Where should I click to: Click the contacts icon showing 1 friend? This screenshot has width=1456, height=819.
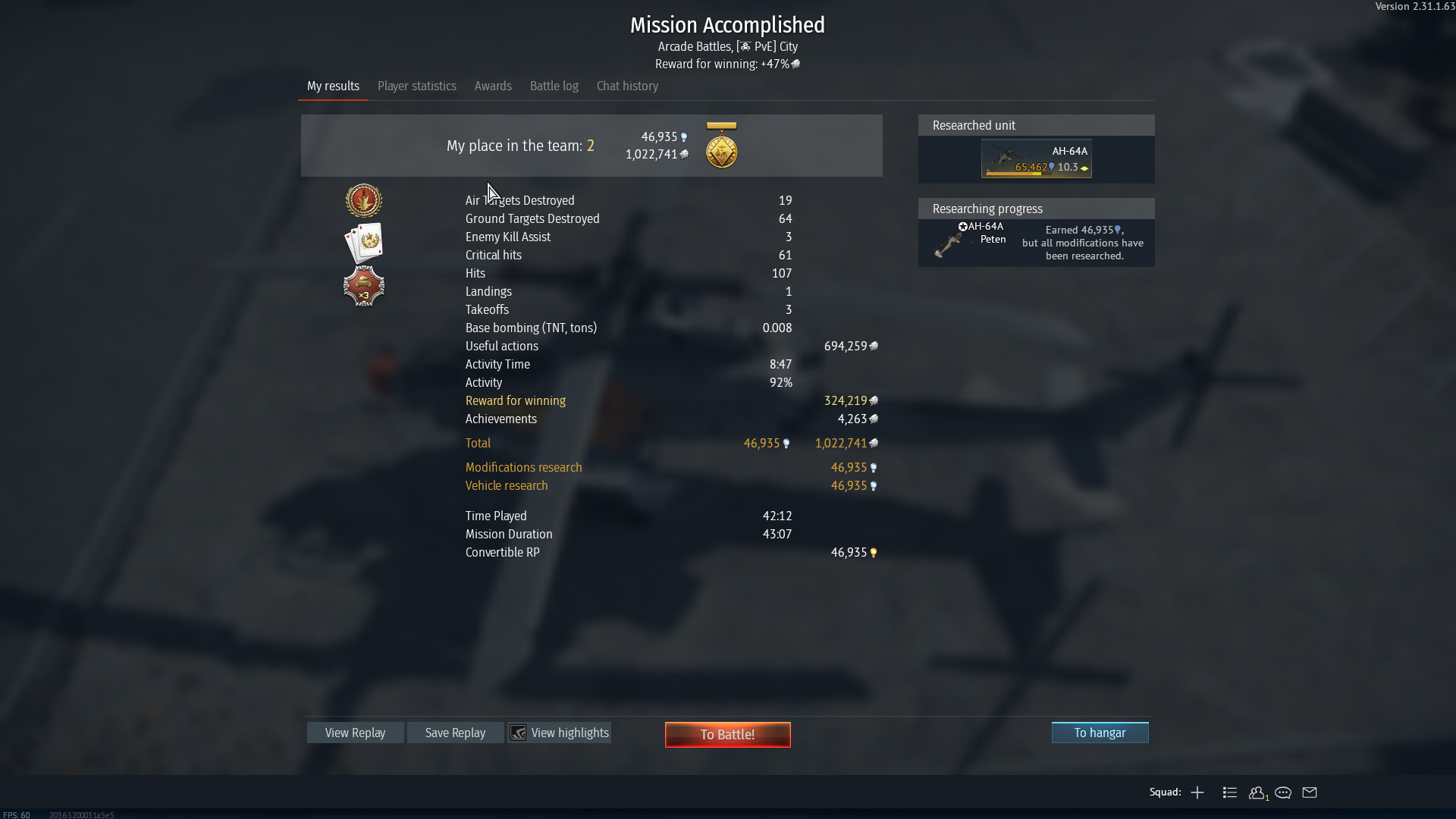tap(1257, 792)
